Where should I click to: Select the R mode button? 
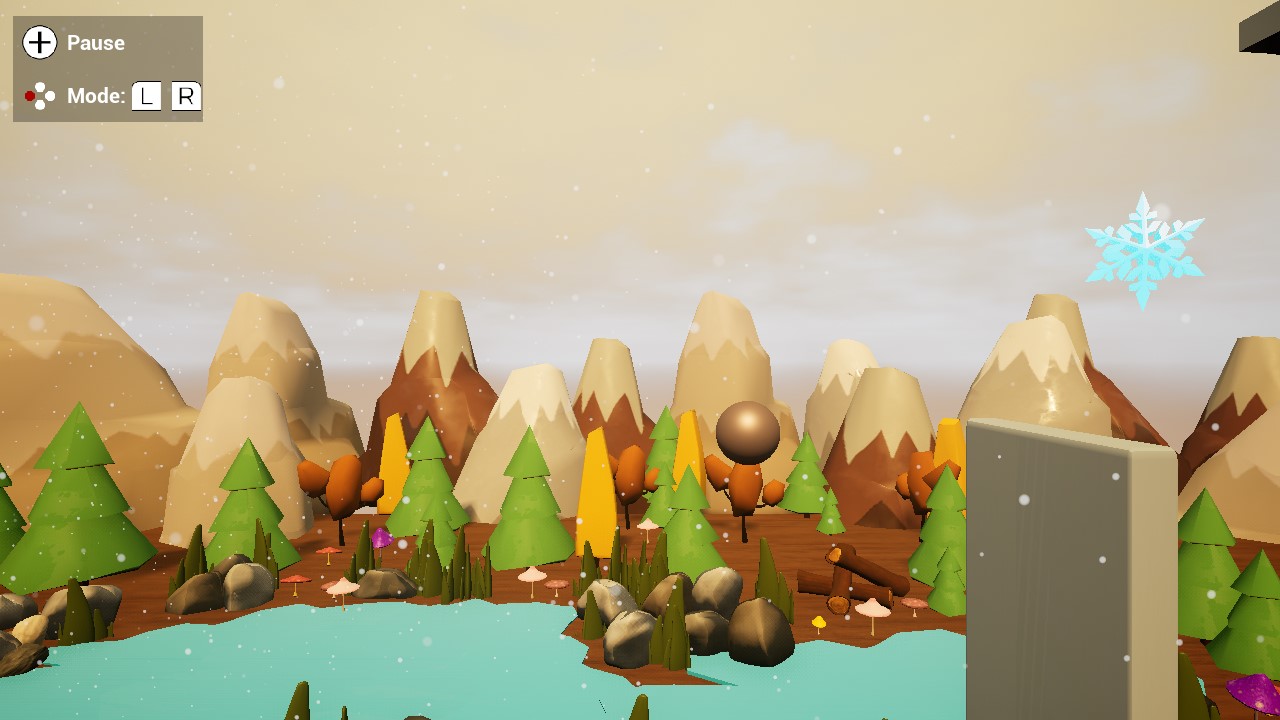184,96
